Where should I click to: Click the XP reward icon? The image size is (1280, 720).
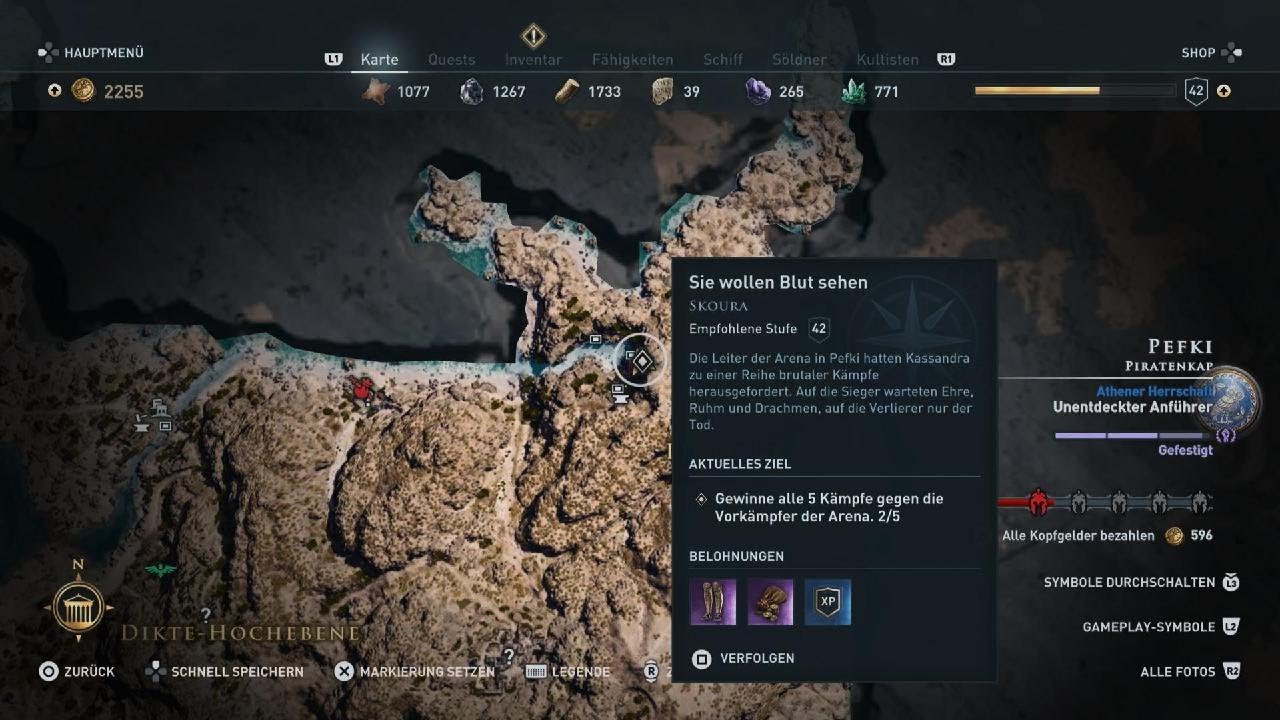(828, 602)
